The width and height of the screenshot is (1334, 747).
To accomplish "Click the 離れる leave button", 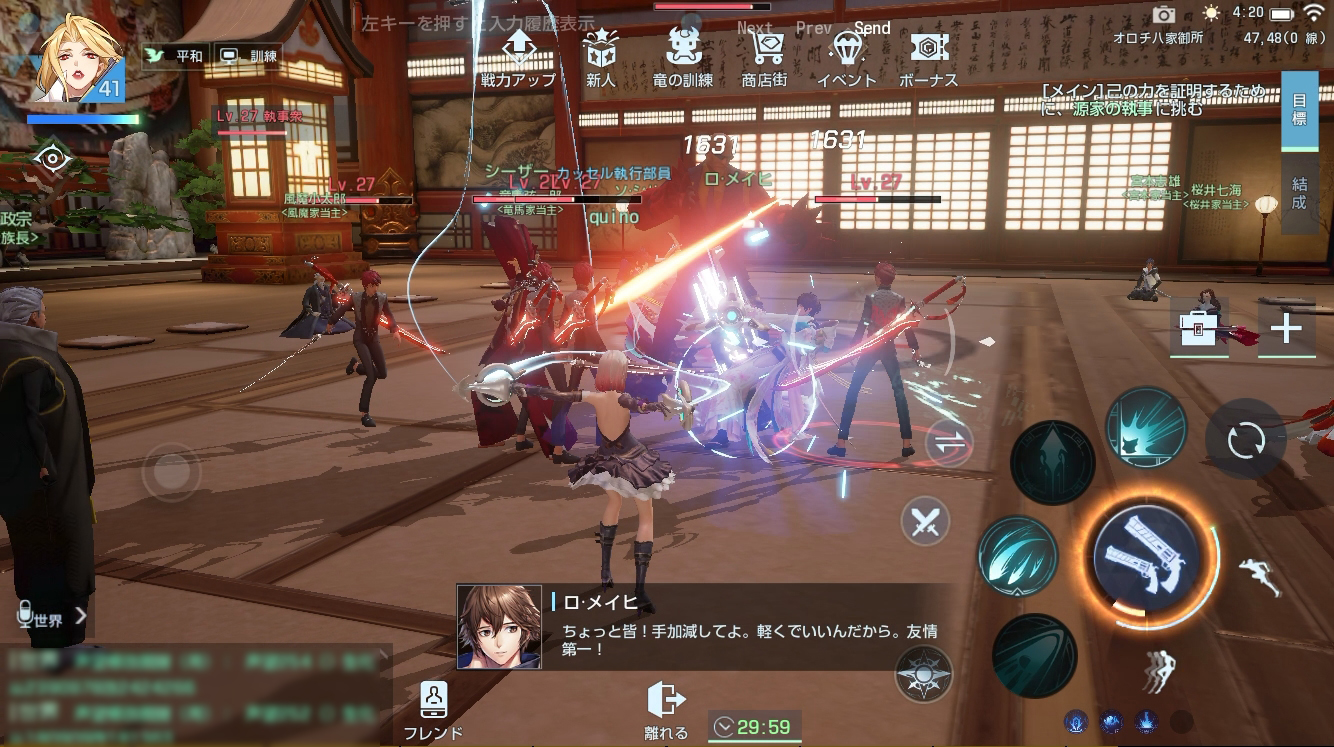I will [x=665, y=710].
